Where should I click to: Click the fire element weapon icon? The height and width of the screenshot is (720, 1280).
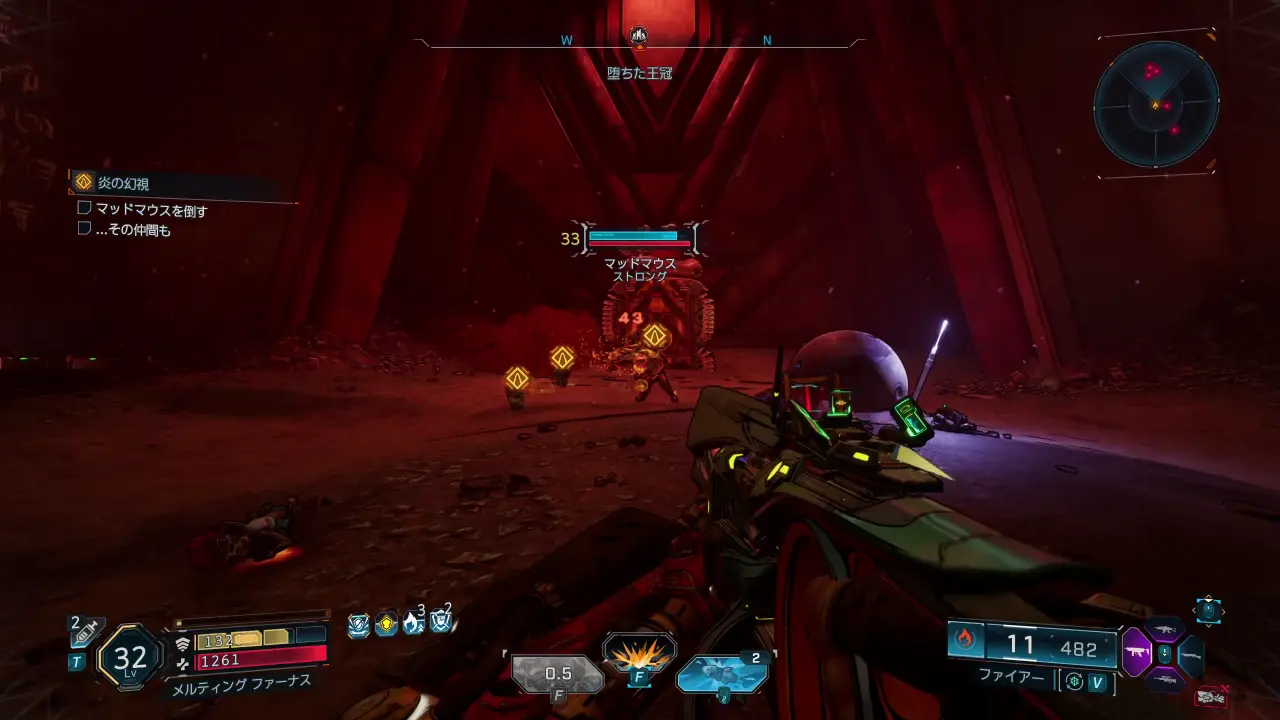coord(966,640)
